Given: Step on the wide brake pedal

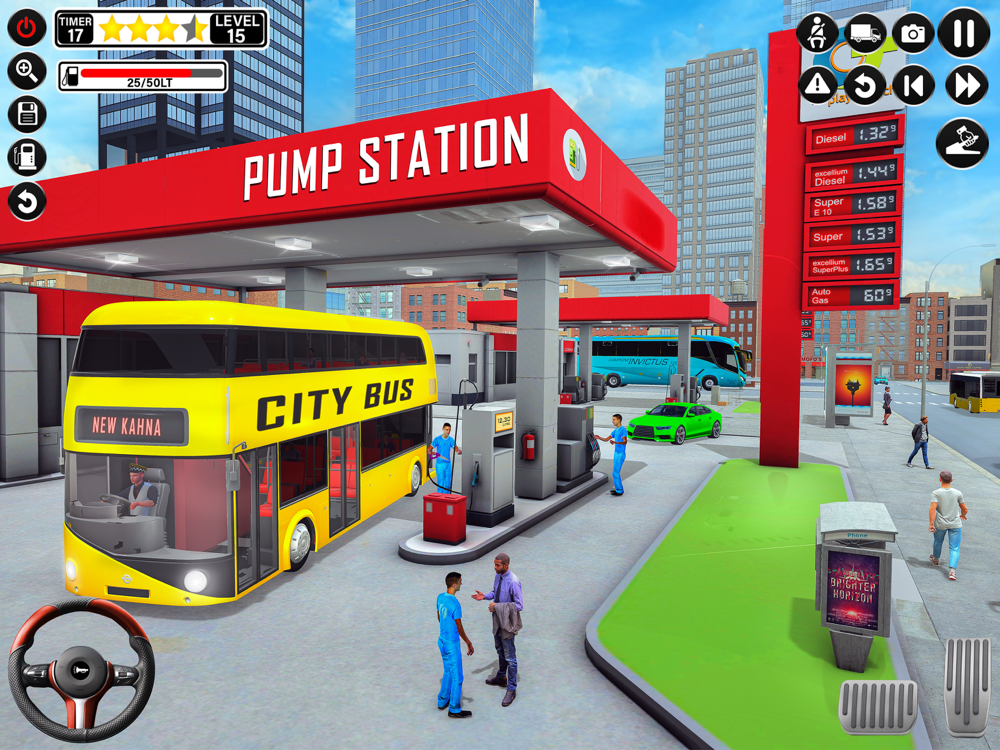Looking at the screenshot, I should pos(878,706).
